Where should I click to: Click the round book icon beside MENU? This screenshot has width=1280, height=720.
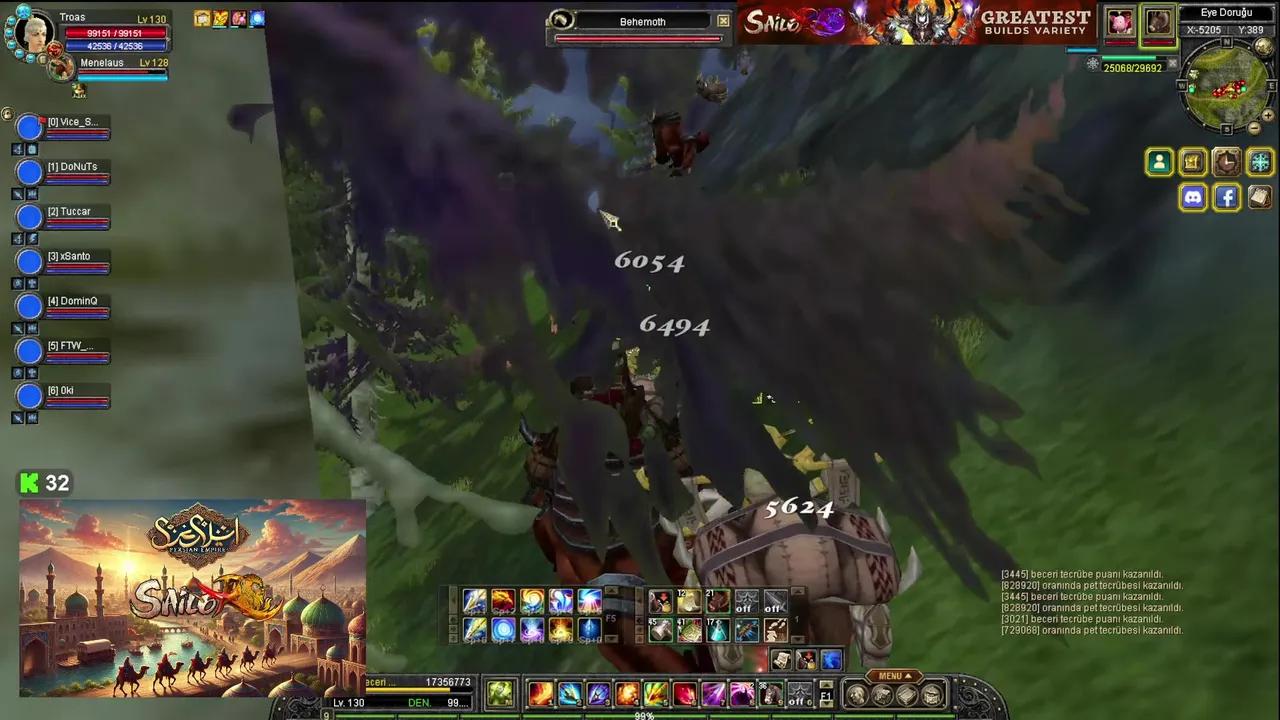point(906,693)
